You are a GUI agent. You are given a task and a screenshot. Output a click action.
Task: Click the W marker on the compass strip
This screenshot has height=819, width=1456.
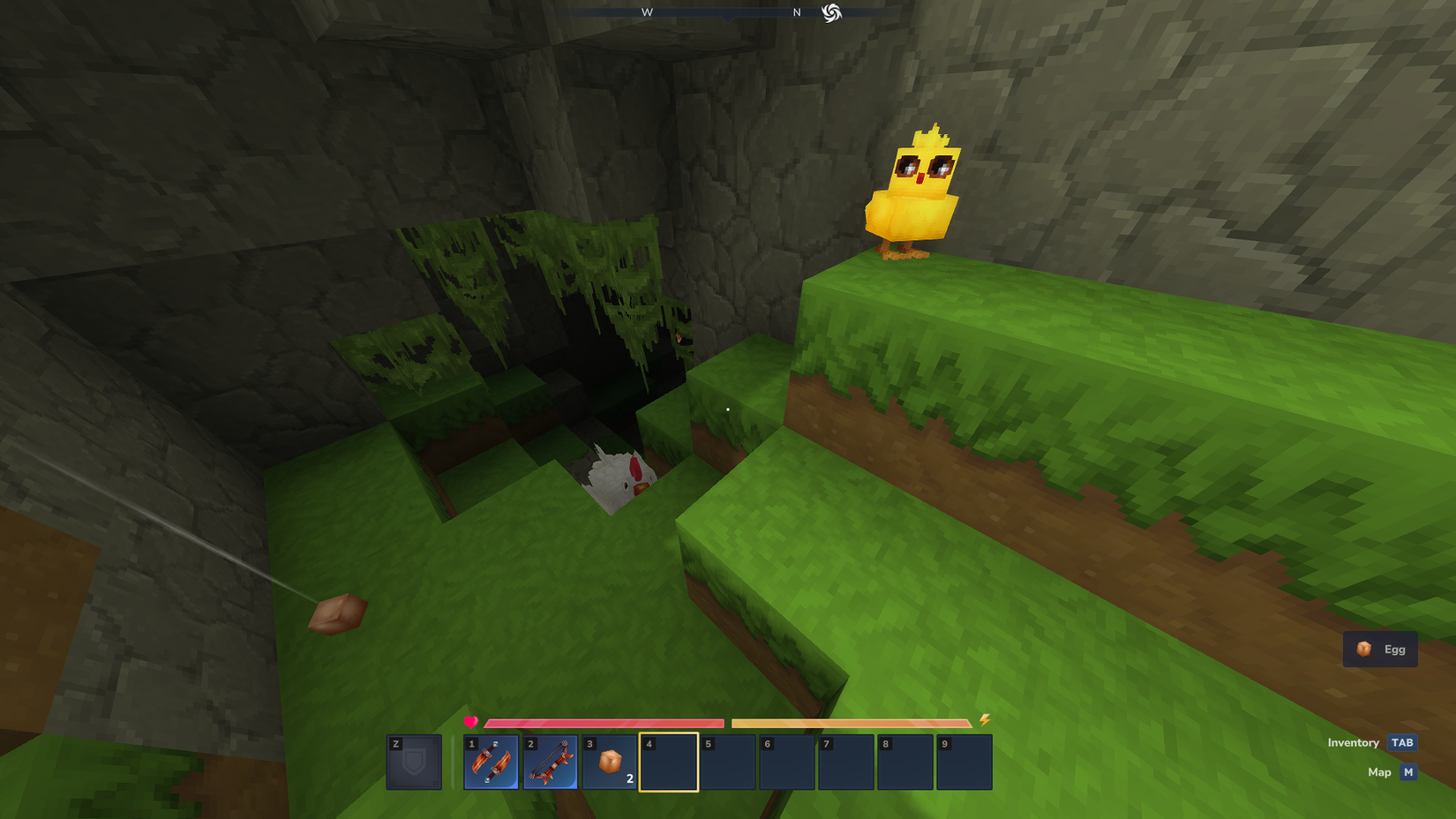coord(647,13)
